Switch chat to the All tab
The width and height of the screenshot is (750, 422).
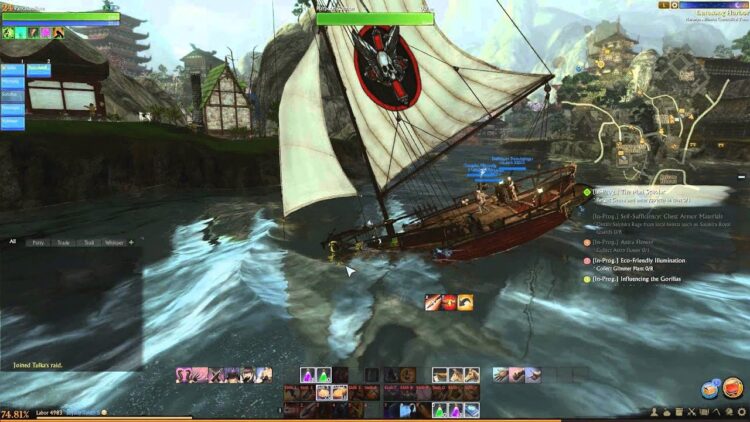[x=13, y=242]
